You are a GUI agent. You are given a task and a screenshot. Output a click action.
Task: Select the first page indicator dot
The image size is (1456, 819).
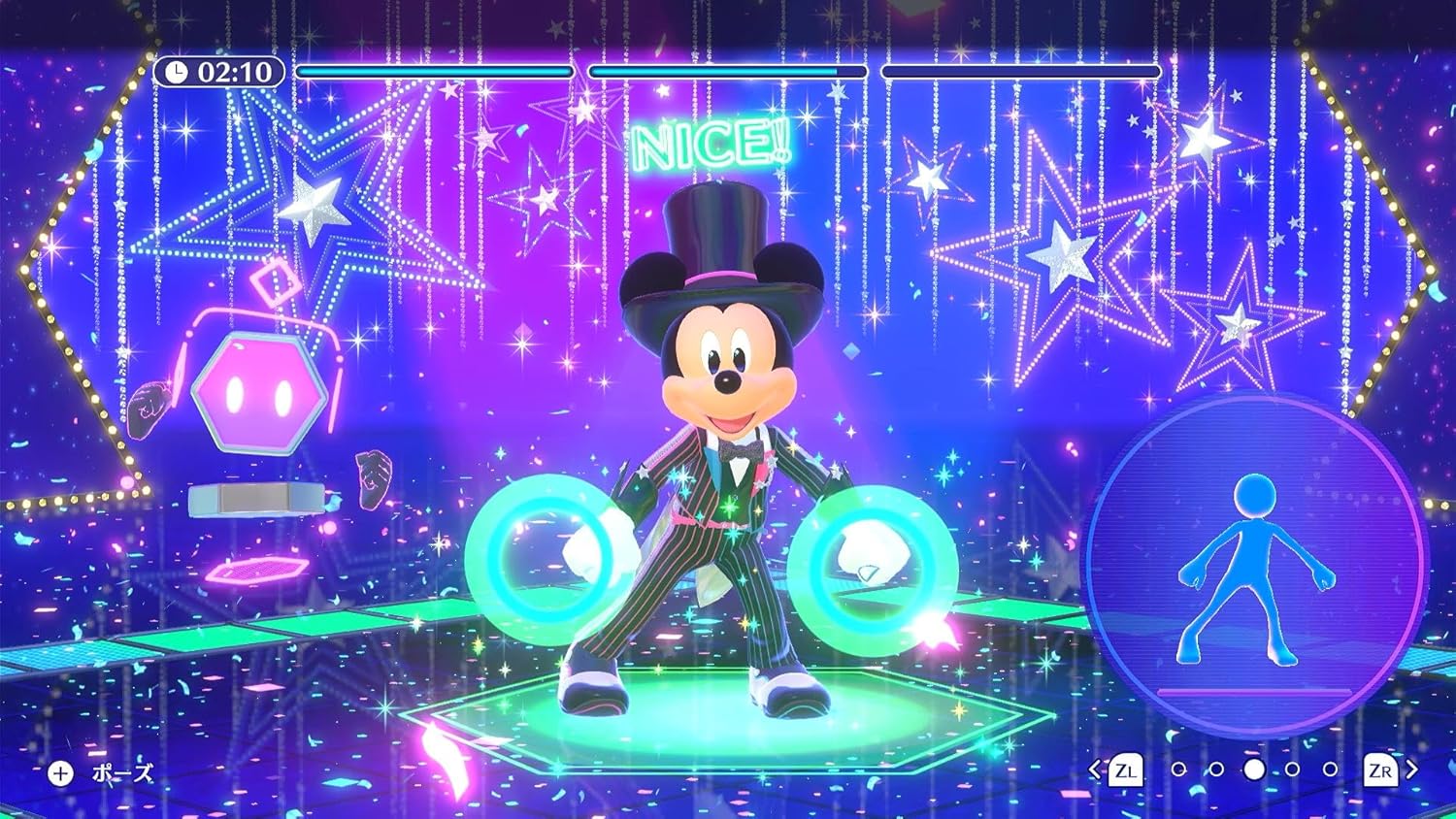click(x=1179, y=769)
